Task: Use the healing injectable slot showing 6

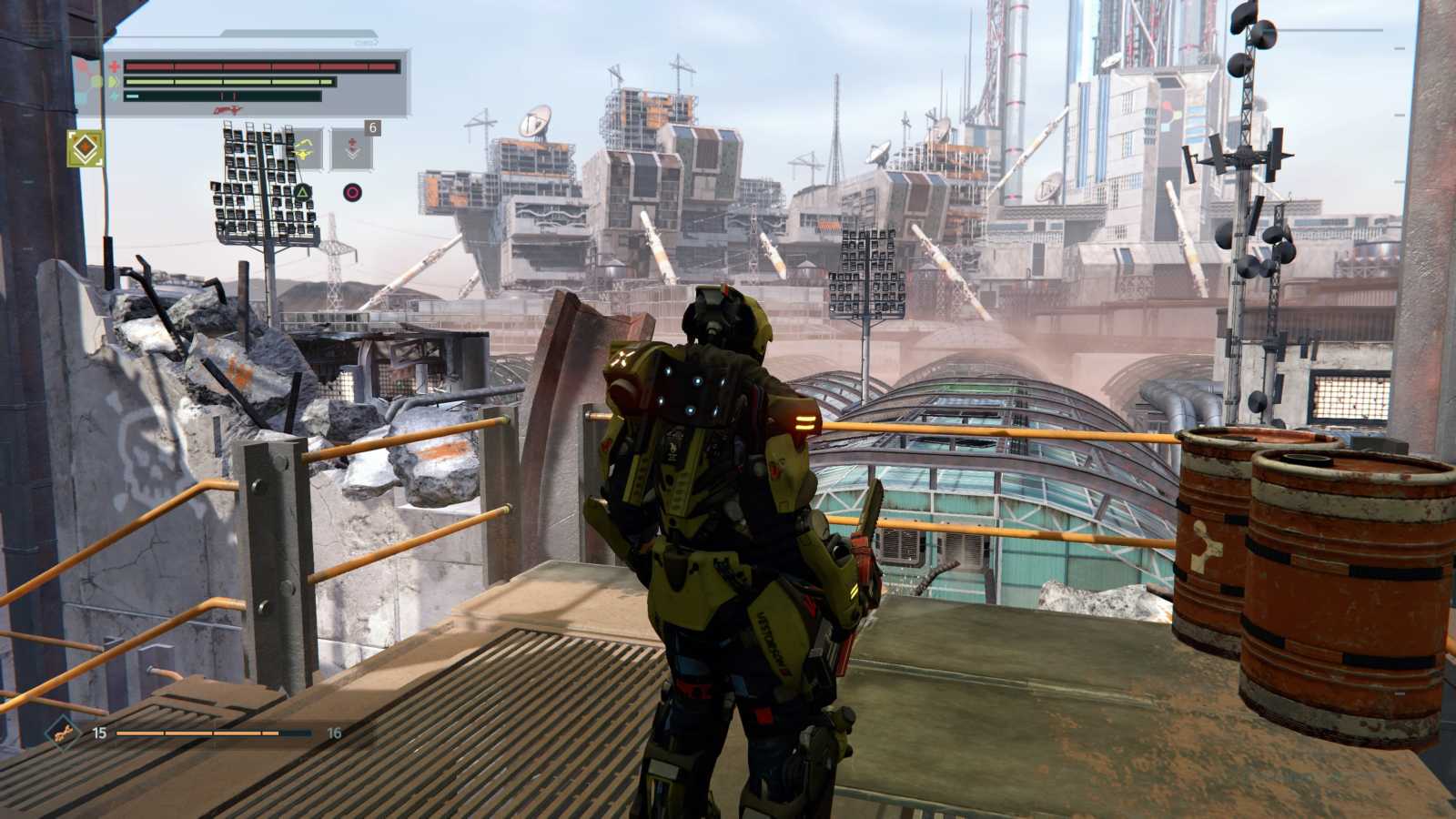Action: pyautogui.click(x=351, y=149)
